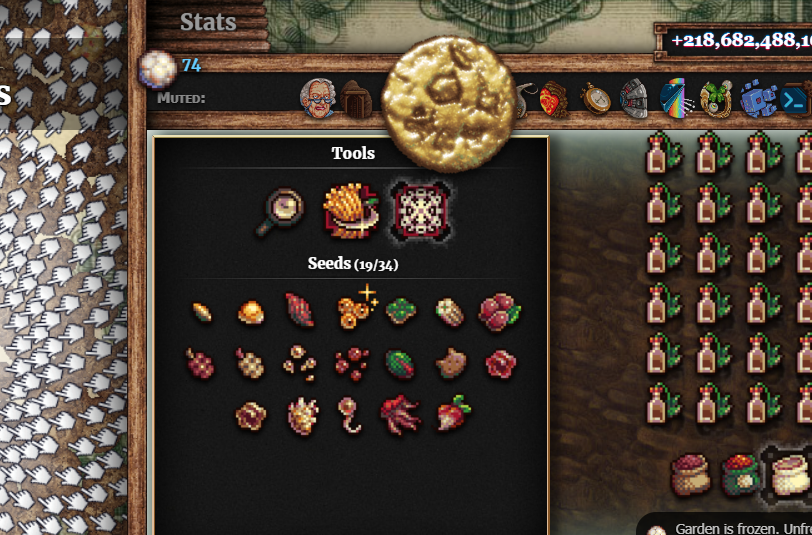Unmute the Grandma building
The width and height of the screenshot is (812, 535).
point(317,98)
